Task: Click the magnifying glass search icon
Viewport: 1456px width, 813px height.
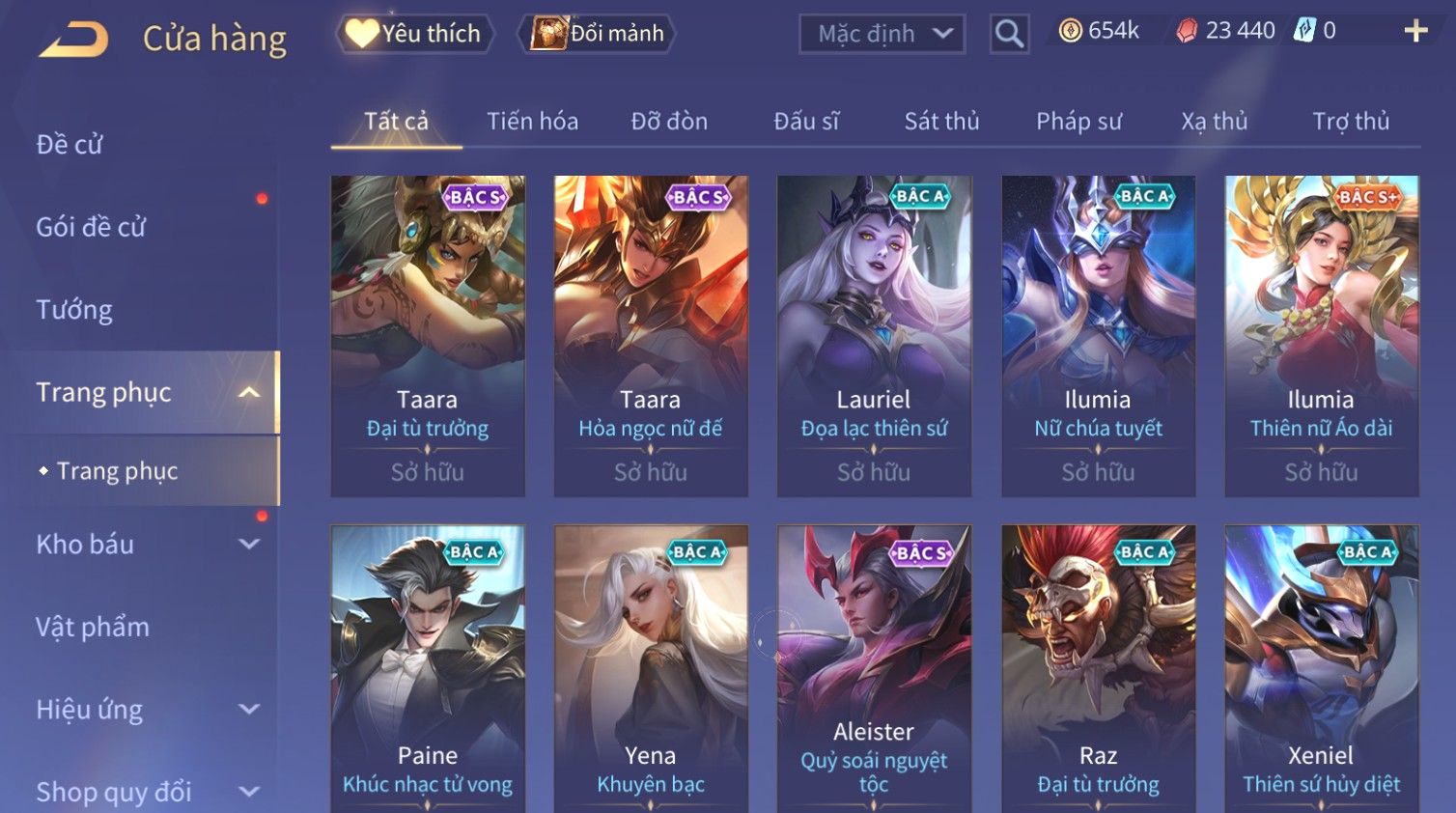Action: [x=1009, y=35]
